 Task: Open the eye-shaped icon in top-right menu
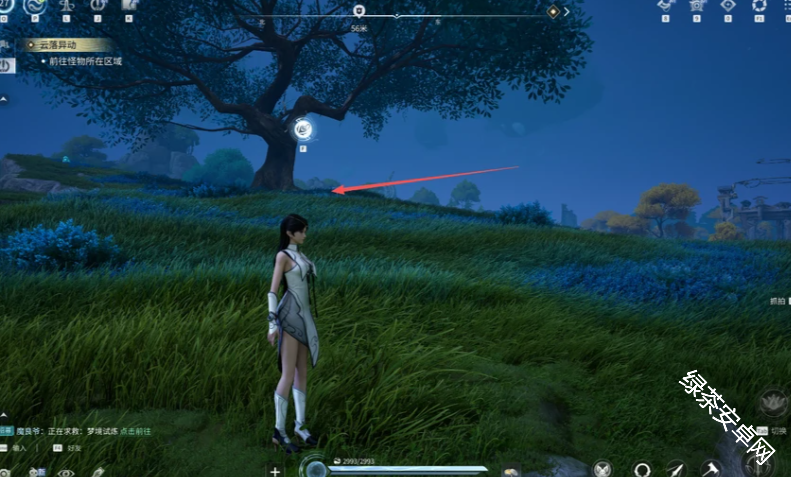pyautogui.click(x=727, y=5)
